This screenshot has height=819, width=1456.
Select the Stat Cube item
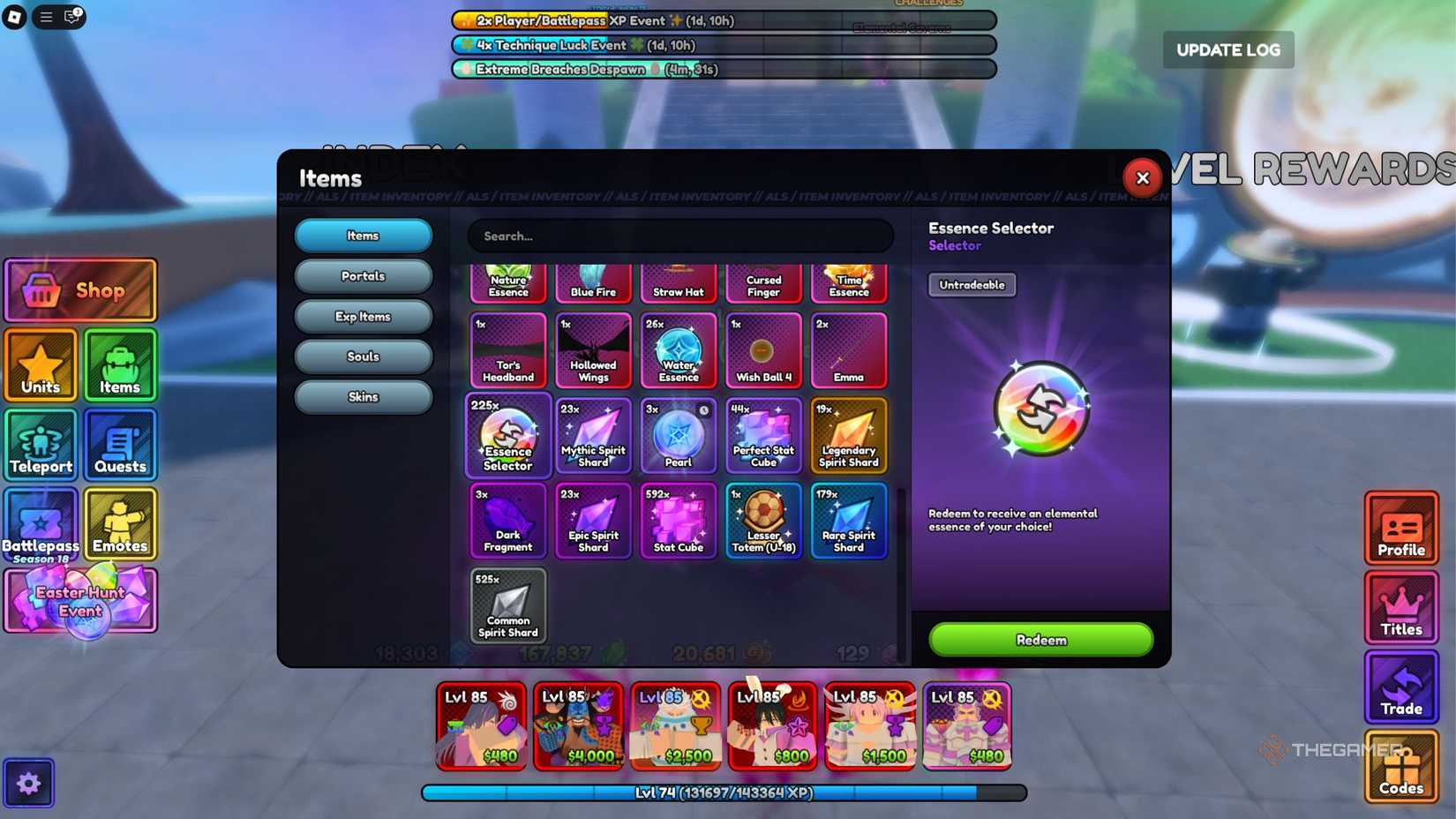point(678,521)
